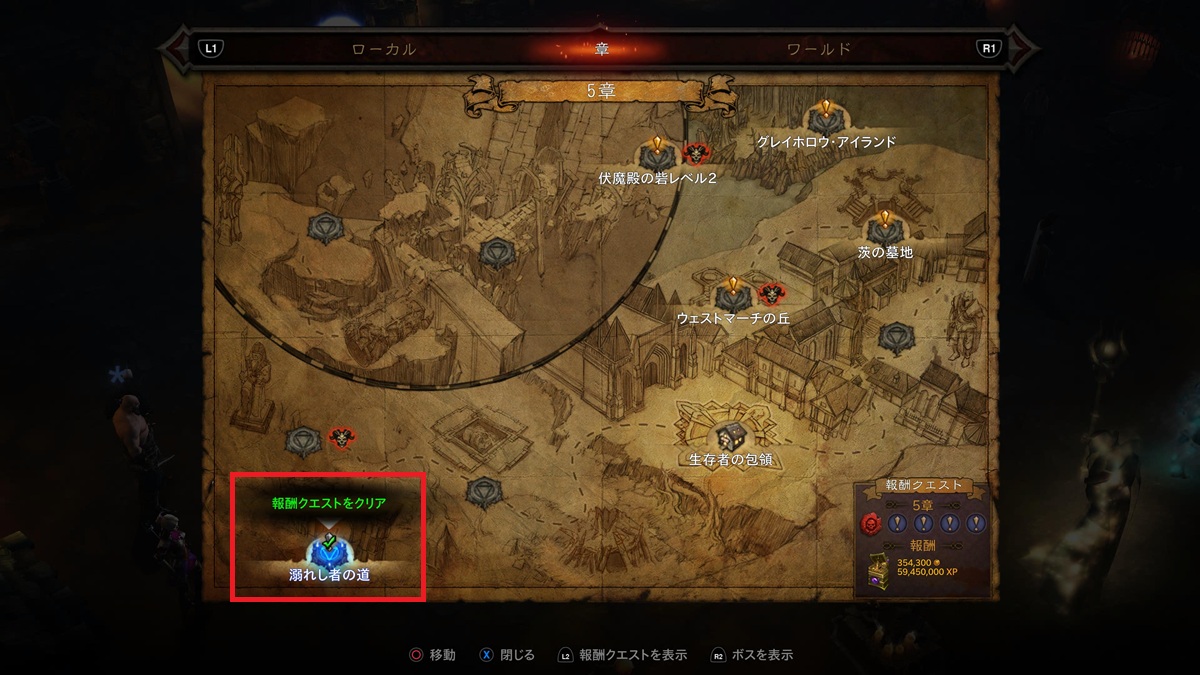Pick the 伏魔殿の砦レベル2 waypoint
Image resolution: width=1200 pixels, height=675 pixels.
pyautogui.click(x=657, y=155)
